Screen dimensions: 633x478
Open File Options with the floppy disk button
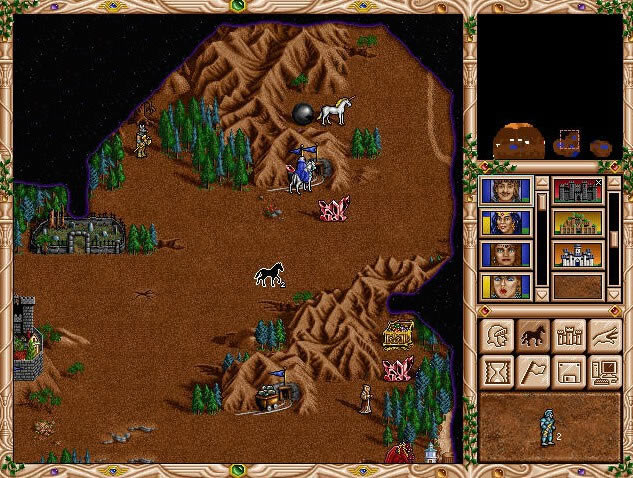click(569, 369)
